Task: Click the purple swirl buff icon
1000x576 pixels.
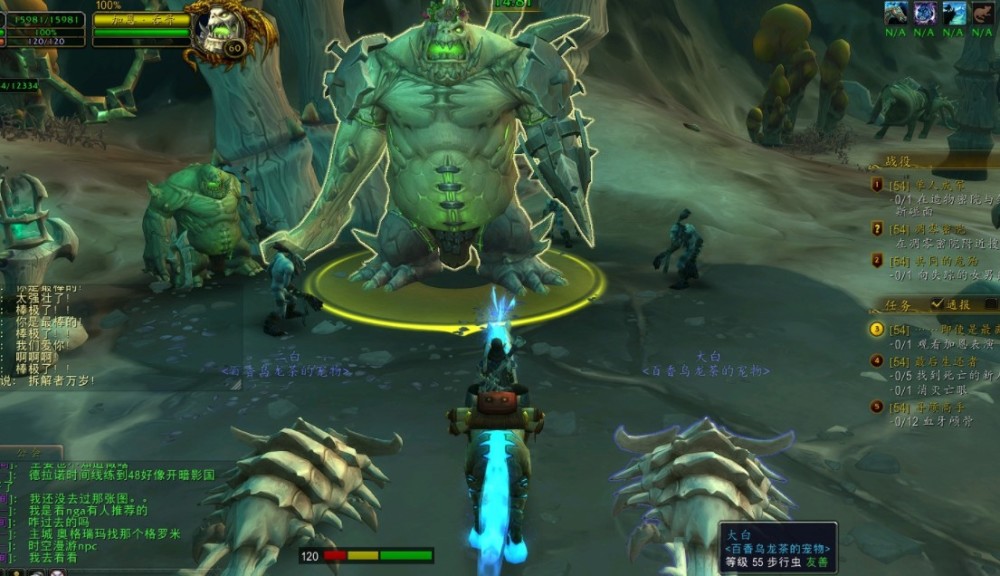Action: point(926,13)
